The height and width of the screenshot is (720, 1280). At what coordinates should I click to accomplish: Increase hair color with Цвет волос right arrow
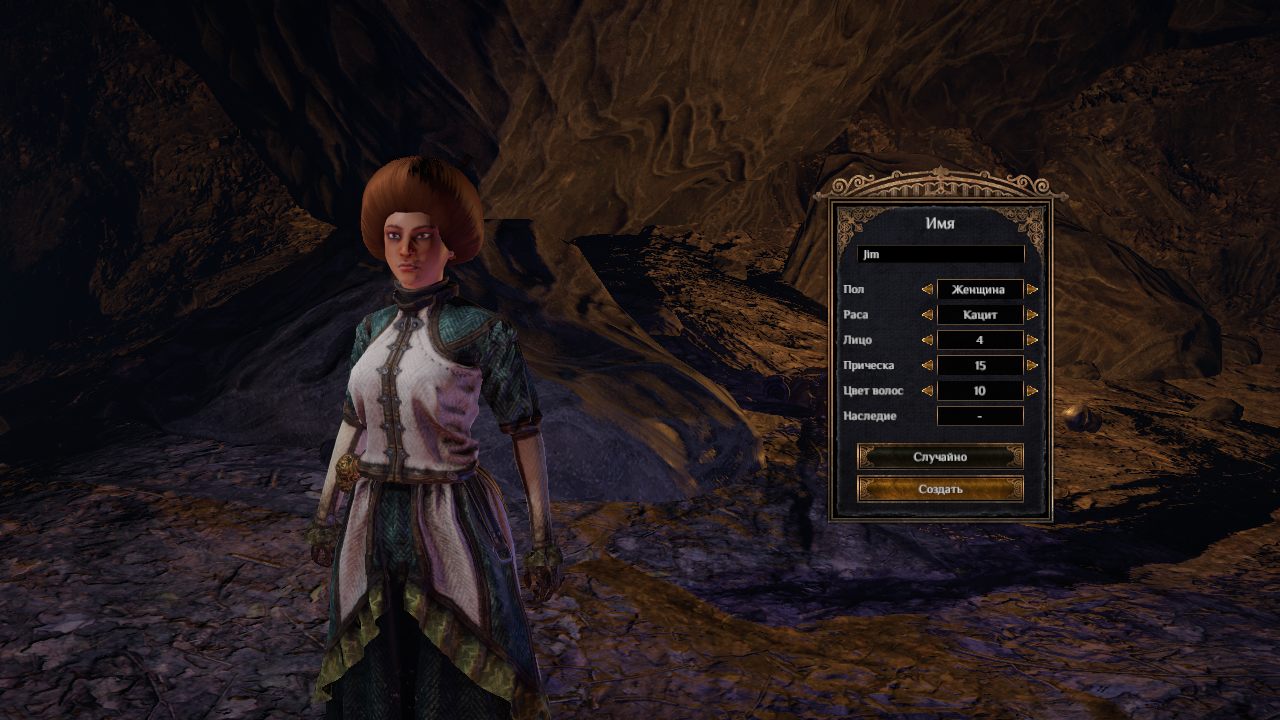[1032, 391]
